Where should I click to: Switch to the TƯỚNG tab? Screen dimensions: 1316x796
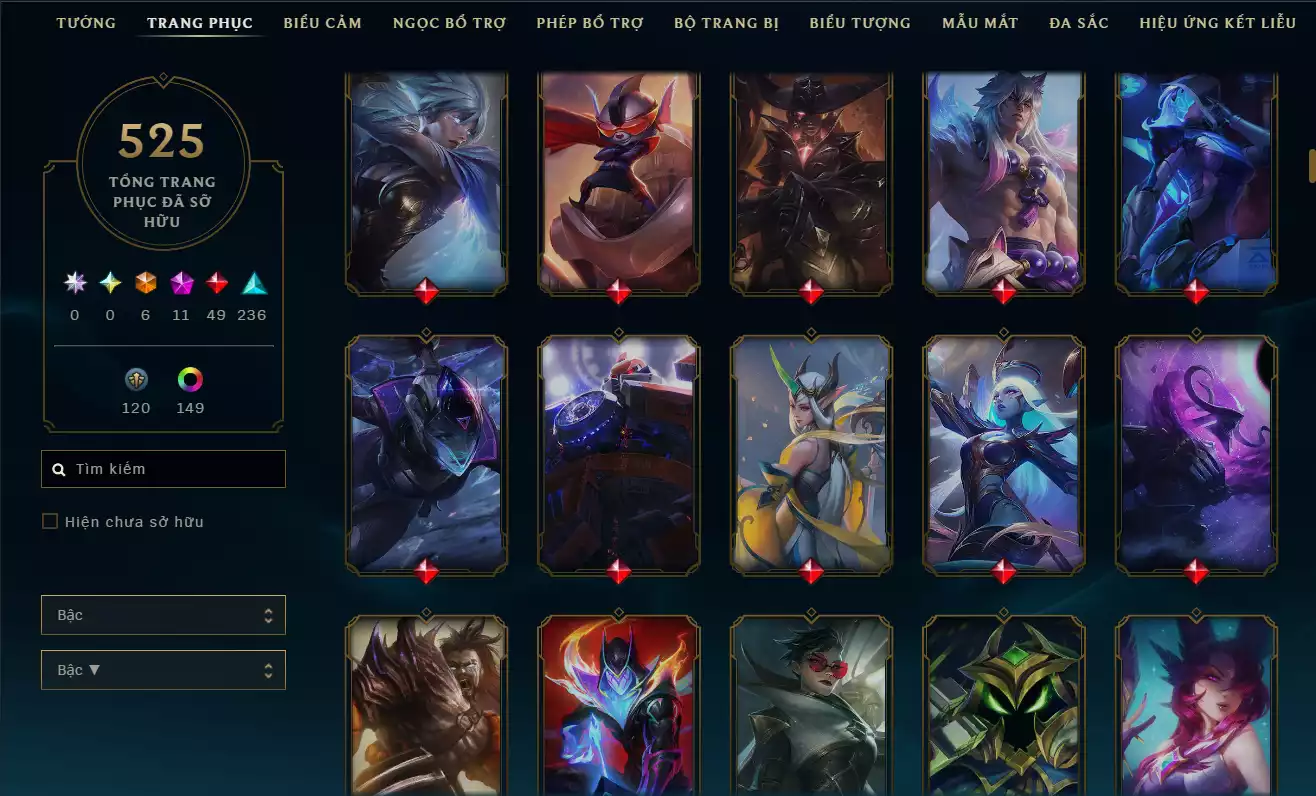click(x=86, y=22)
